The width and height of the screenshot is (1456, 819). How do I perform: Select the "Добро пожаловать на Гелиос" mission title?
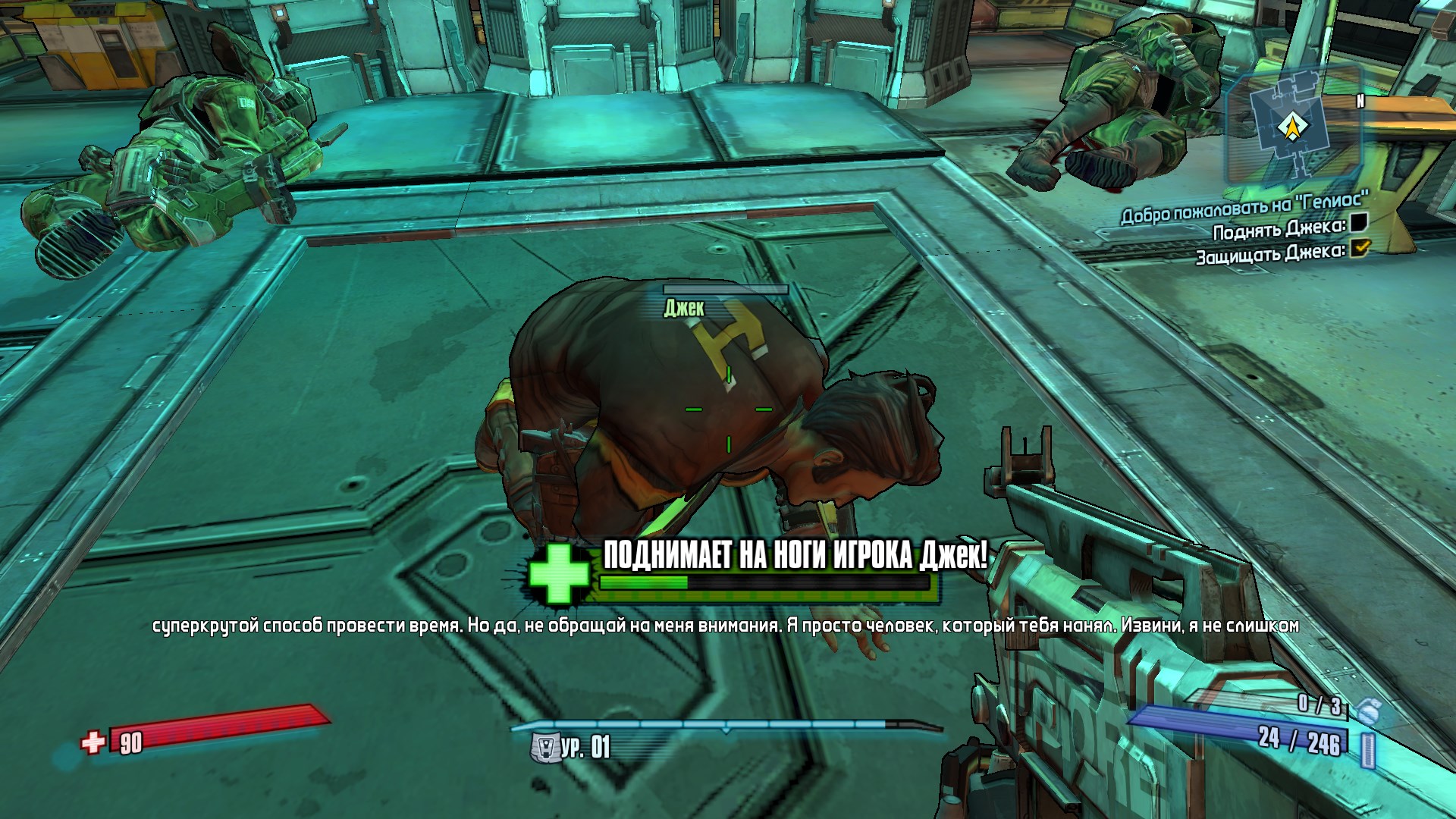pos(1244,208)
